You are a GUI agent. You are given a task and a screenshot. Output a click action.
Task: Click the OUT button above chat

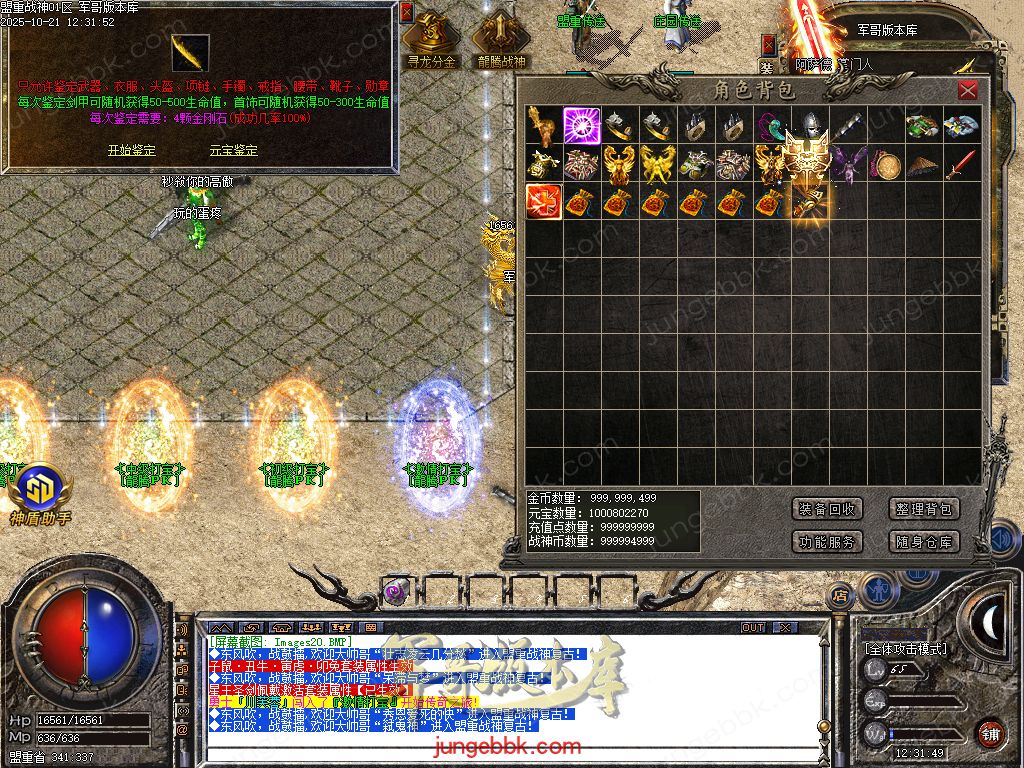(753, 627)
